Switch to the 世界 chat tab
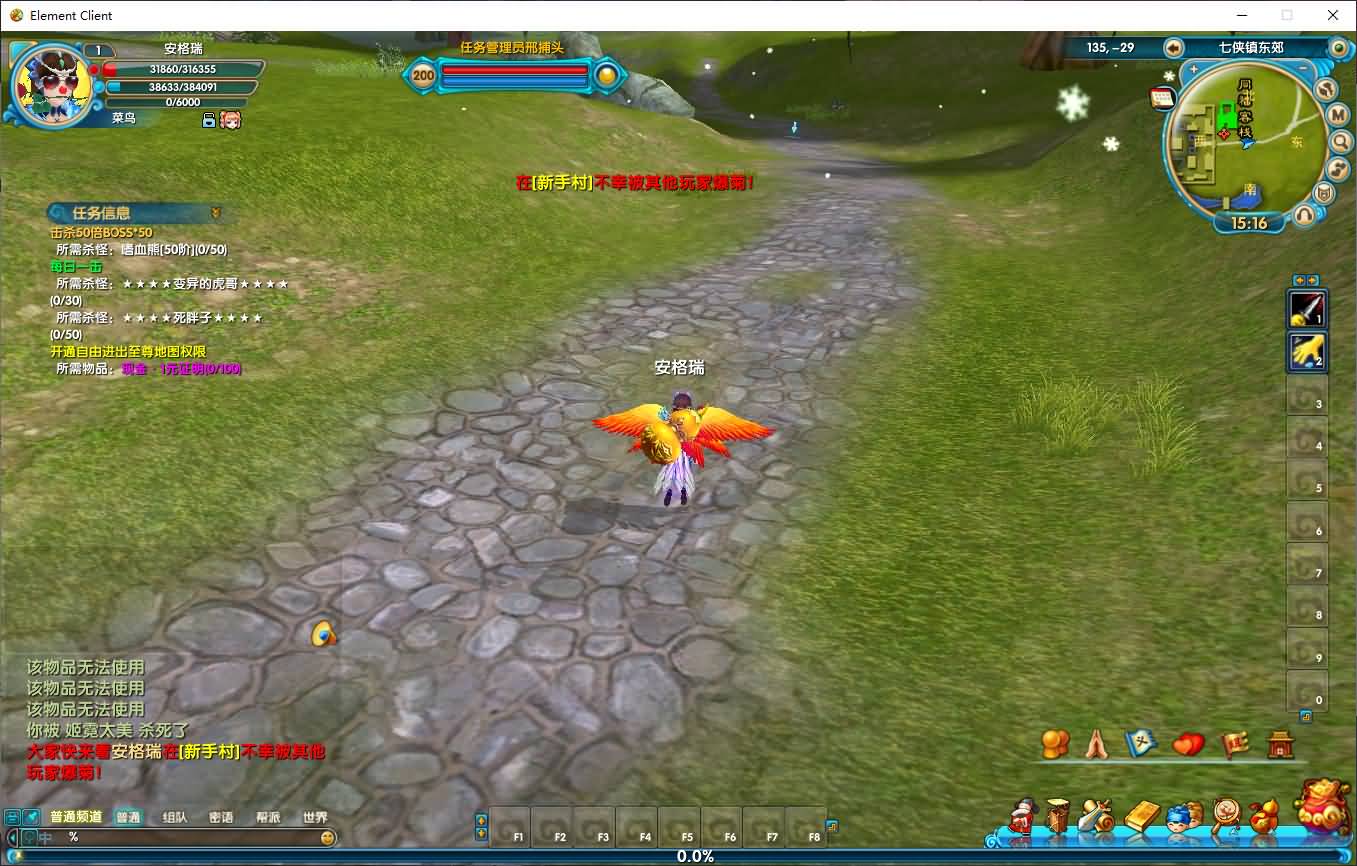The width and height of the screenshot is (1357, 866). click(x=315, y=817)
